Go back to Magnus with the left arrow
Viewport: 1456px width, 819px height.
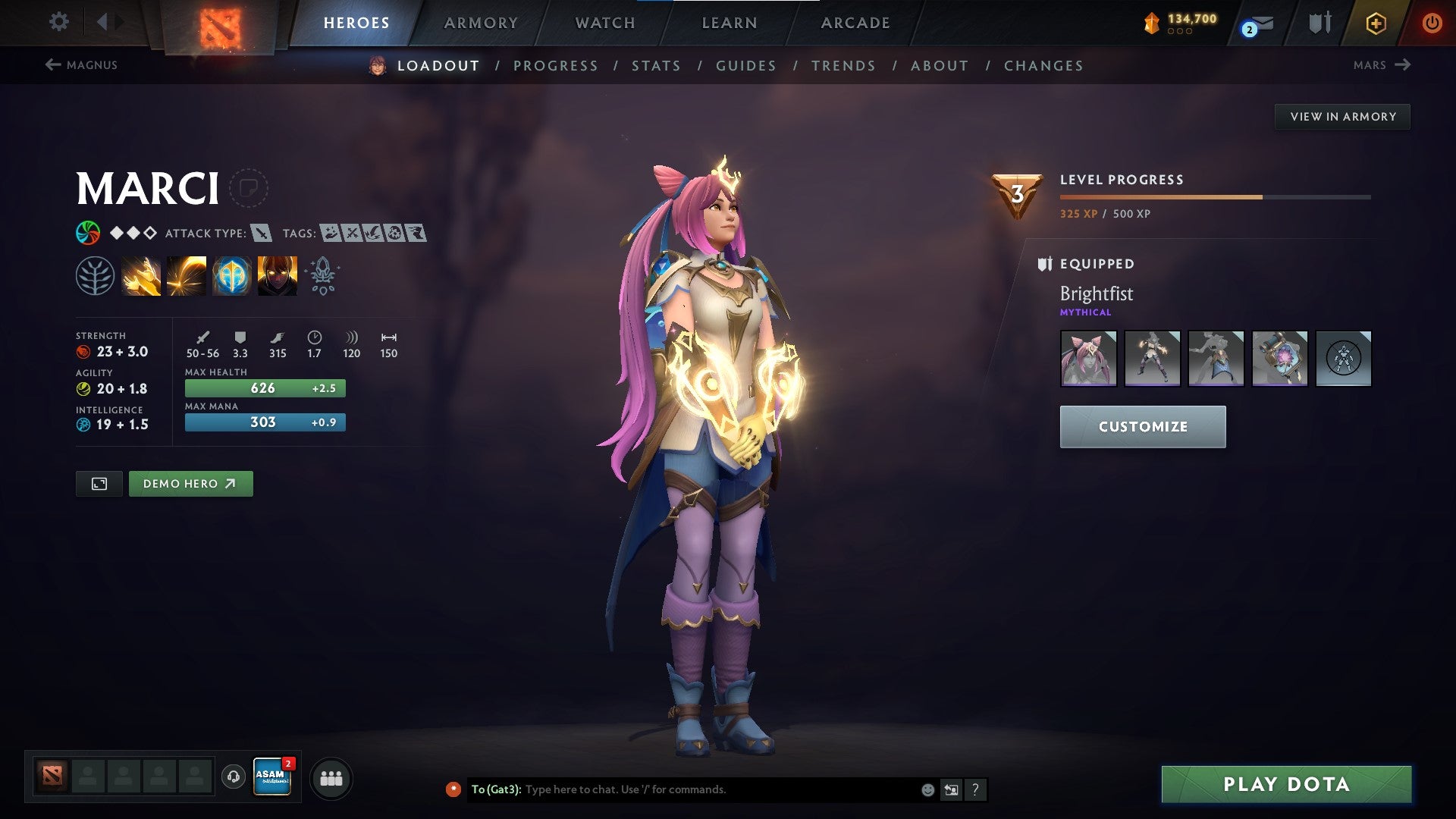52,65
